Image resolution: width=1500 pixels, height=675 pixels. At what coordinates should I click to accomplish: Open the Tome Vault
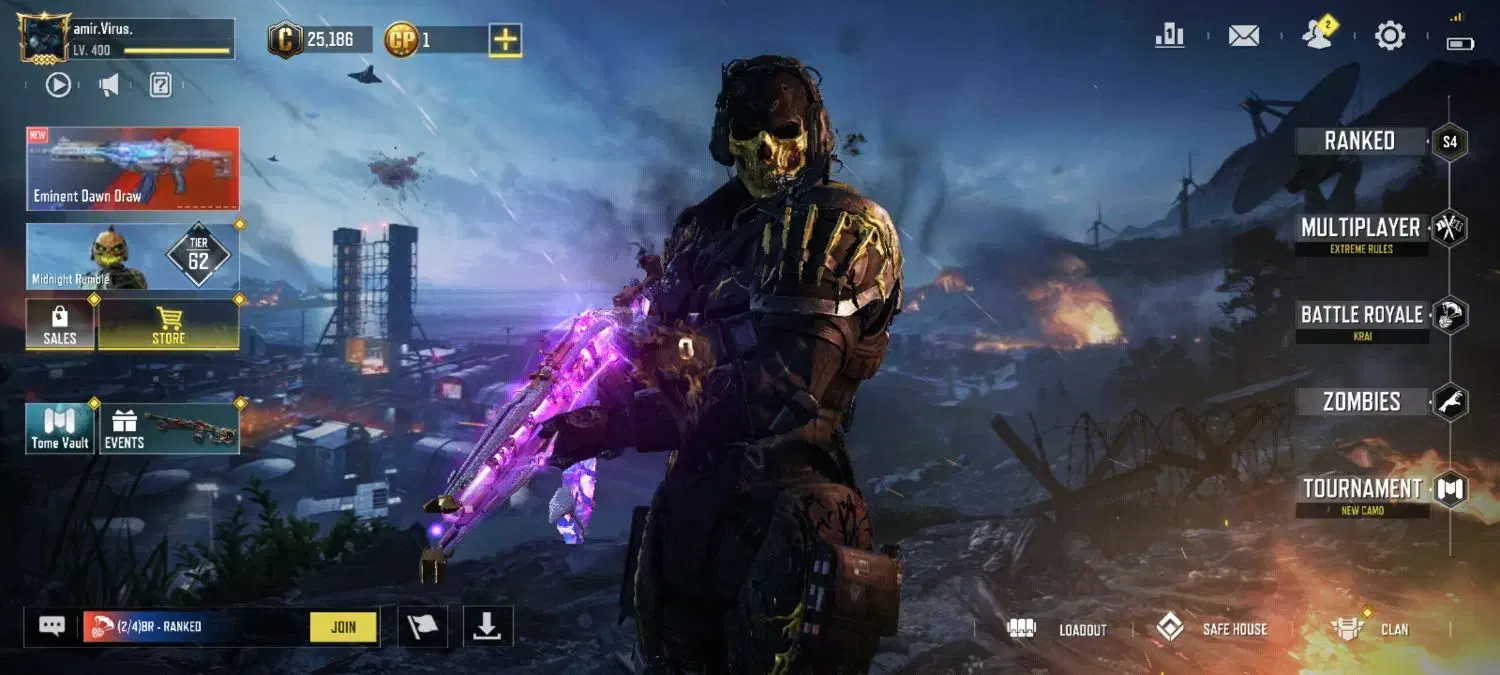[x=60, y=429]
